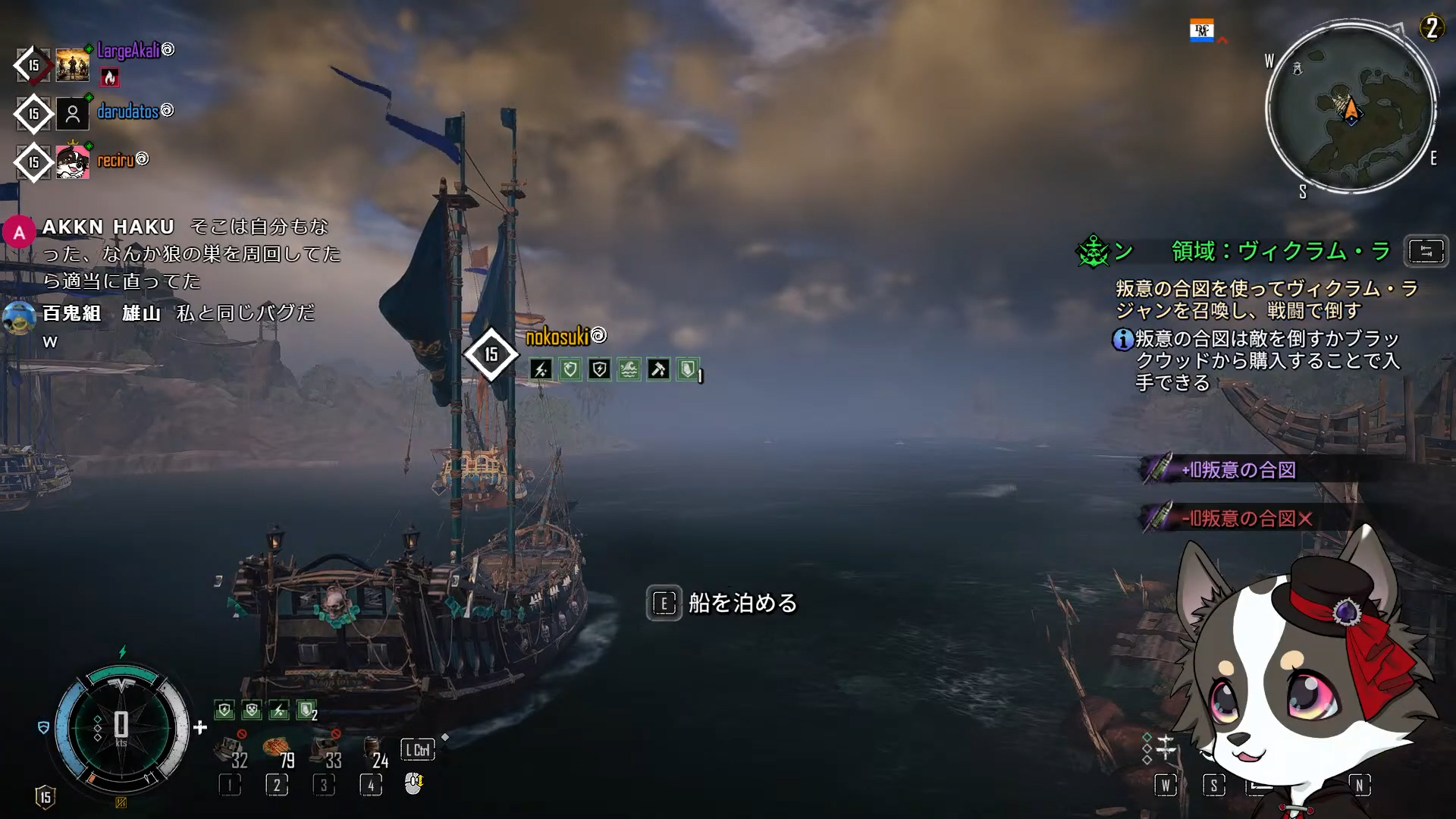Click the flame status icon under LargeAkali

point(110,77)
